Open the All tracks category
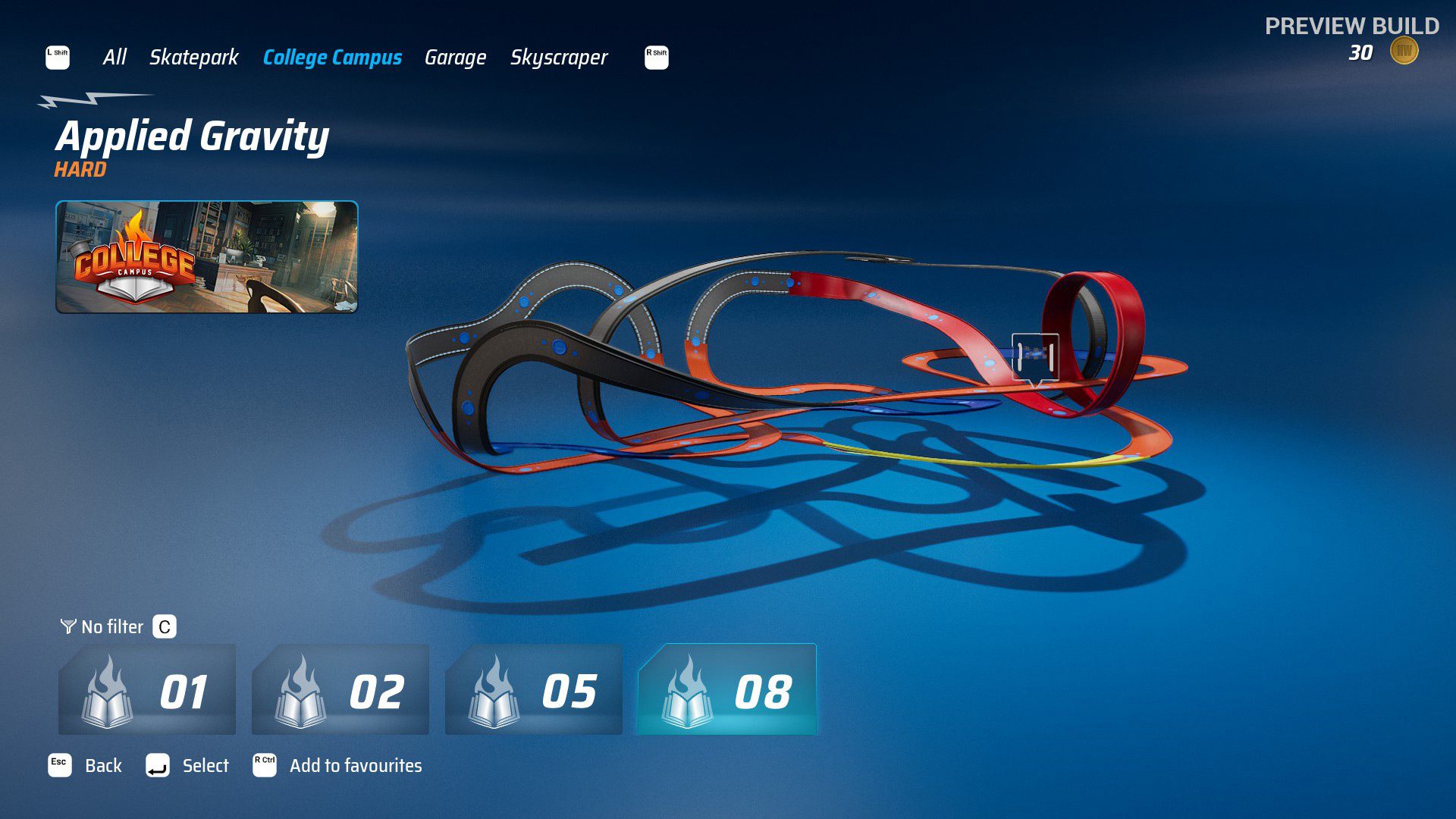 click(x=115, y=57)
